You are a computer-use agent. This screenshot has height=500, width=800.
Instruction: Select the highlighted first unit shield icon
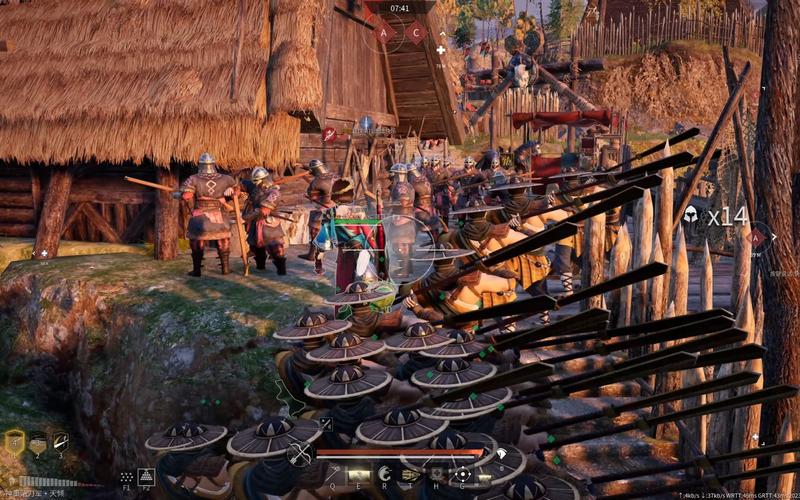click(14, 443)
